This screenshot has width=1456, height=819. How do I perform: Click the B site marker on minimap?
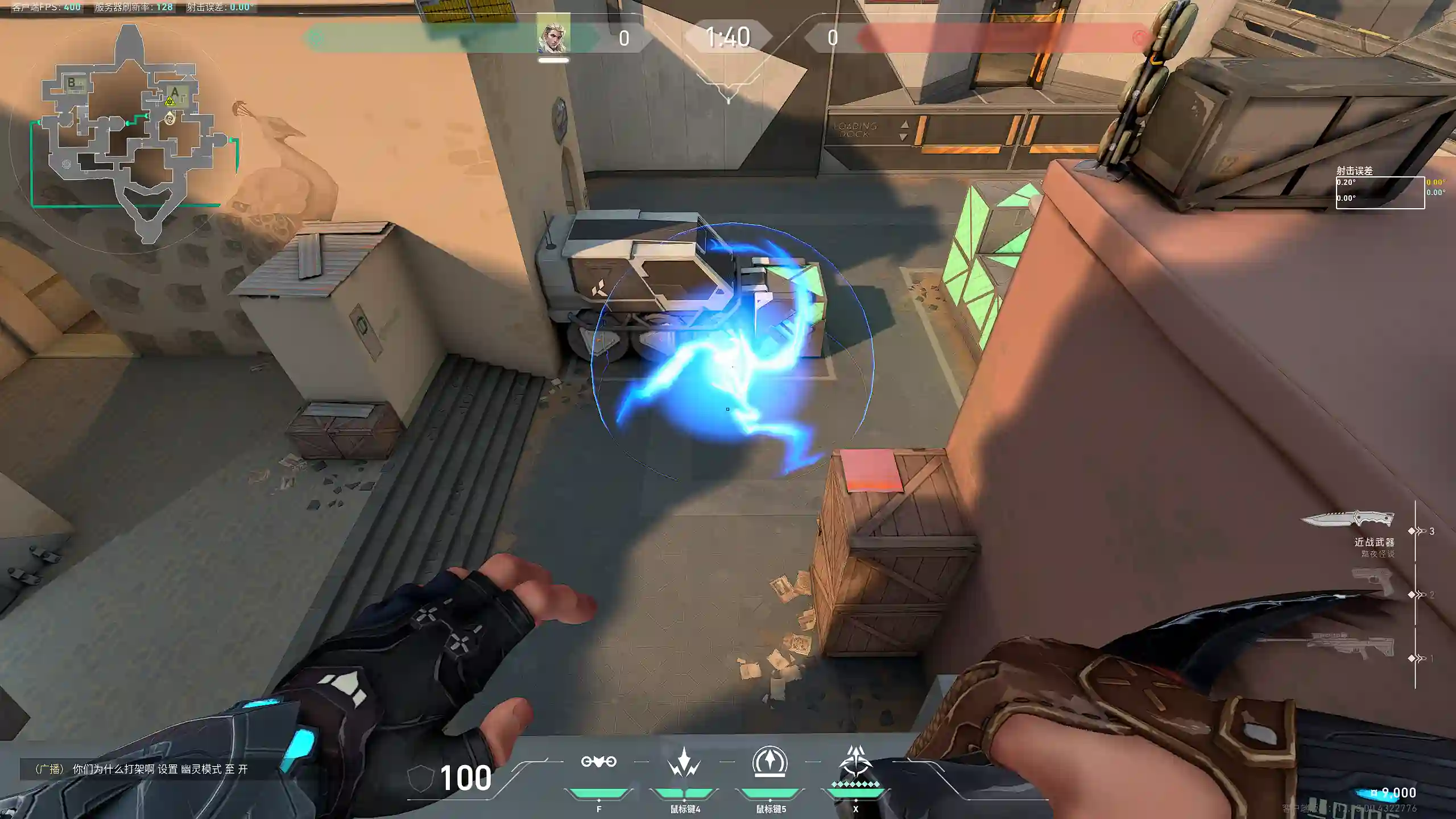tap(72, 83)
